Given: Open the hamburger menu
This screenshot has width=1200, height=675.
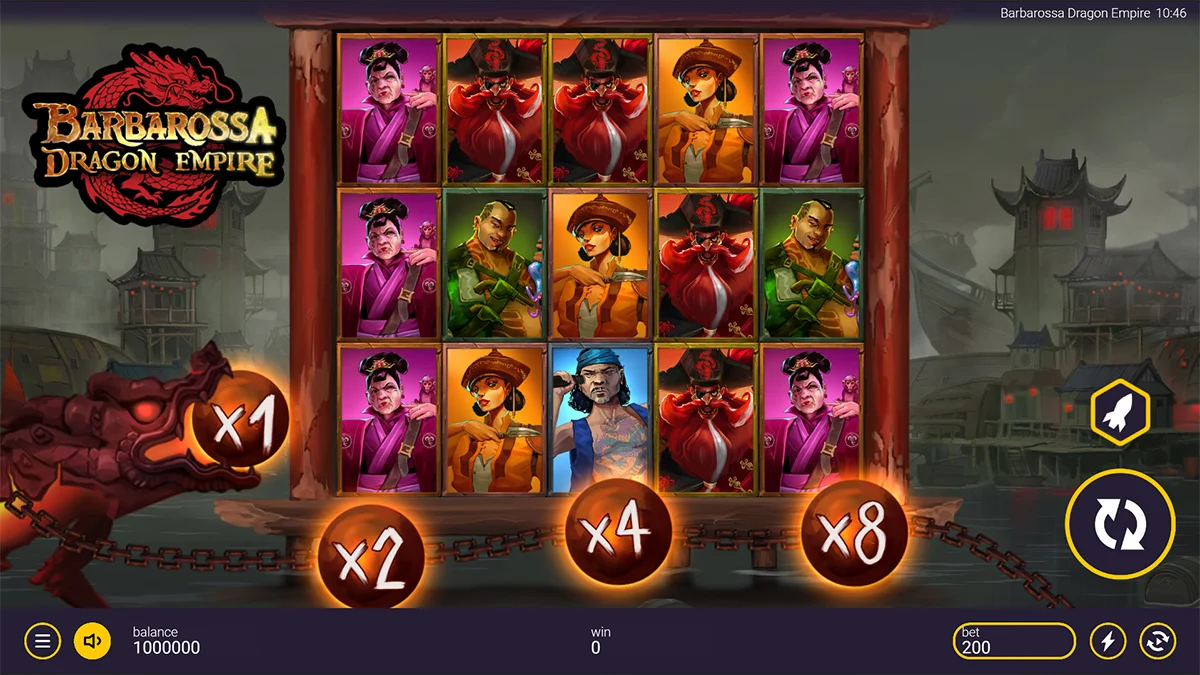Looking at the screenshot, I should coord(42,641).
